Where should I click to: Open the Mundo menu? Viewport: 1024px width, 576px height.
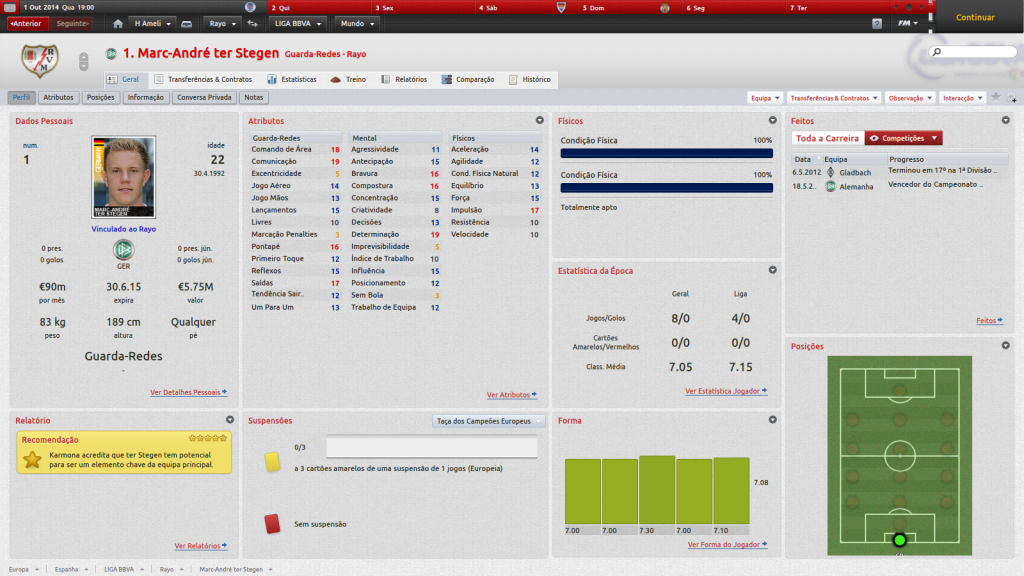coord(357,23)
